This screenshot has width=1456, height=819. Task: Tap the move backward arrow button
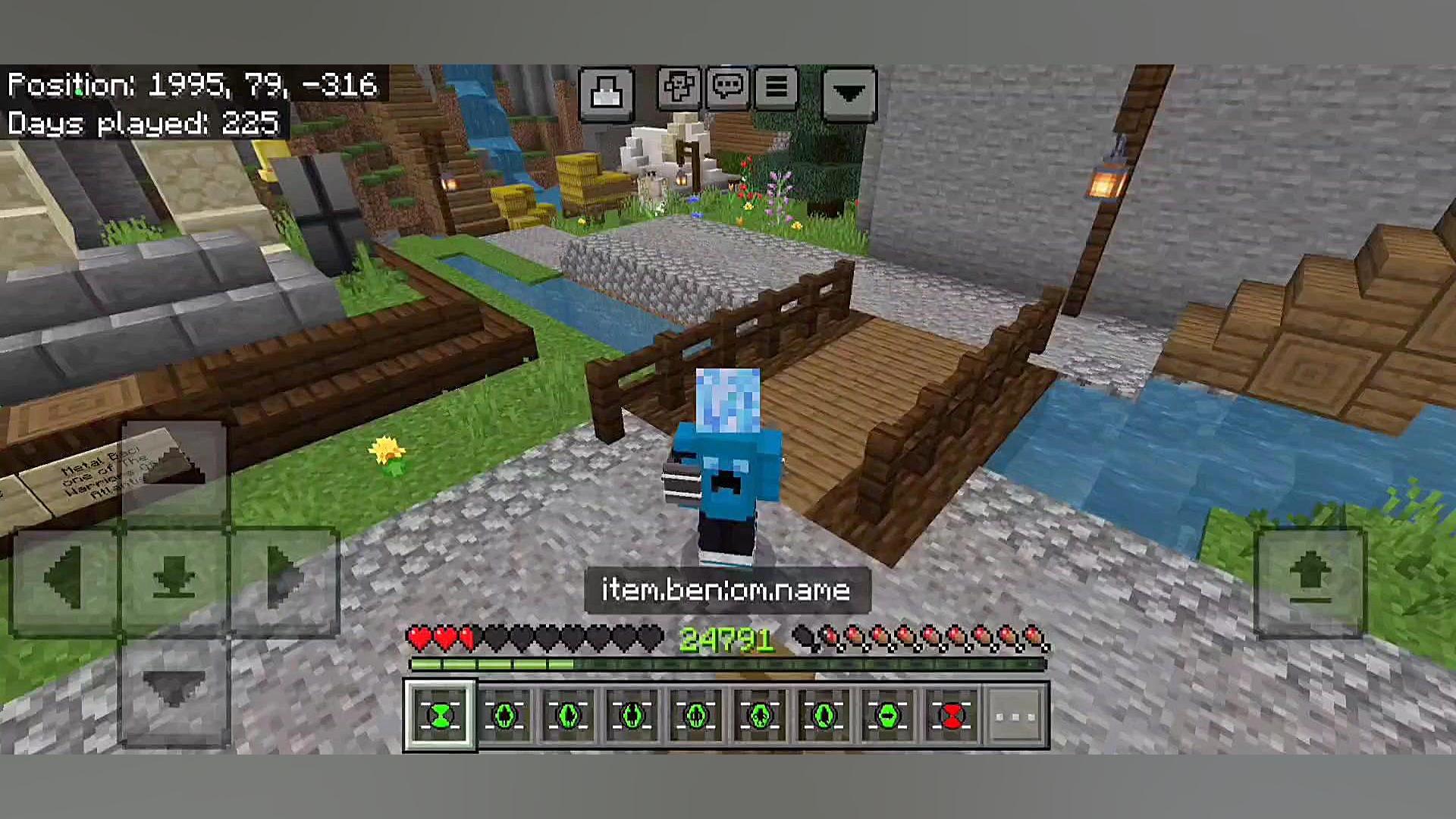point(174,692)
